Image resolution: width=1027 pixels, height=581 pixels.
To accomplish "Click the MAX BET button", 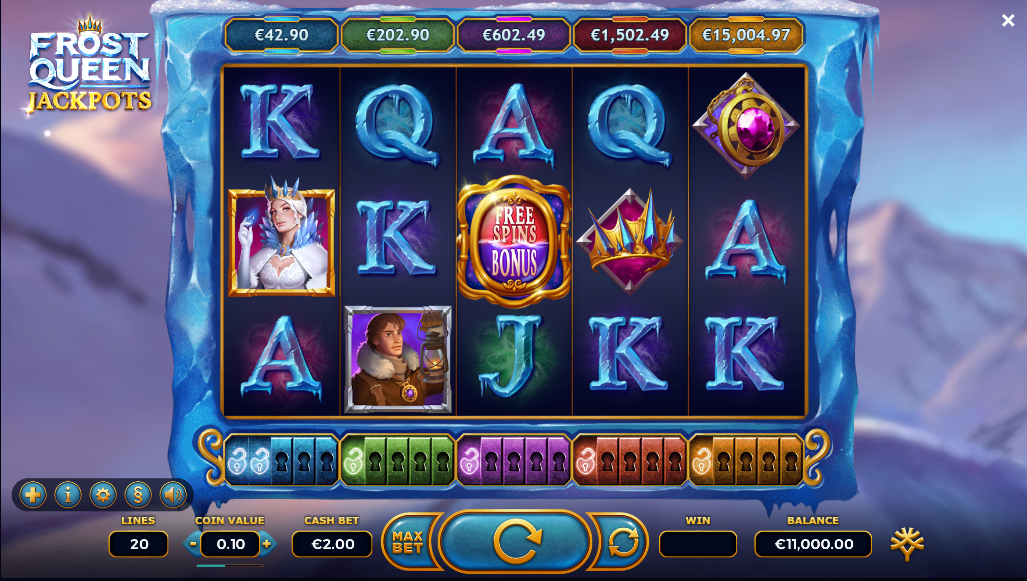I will pos(407,542).
